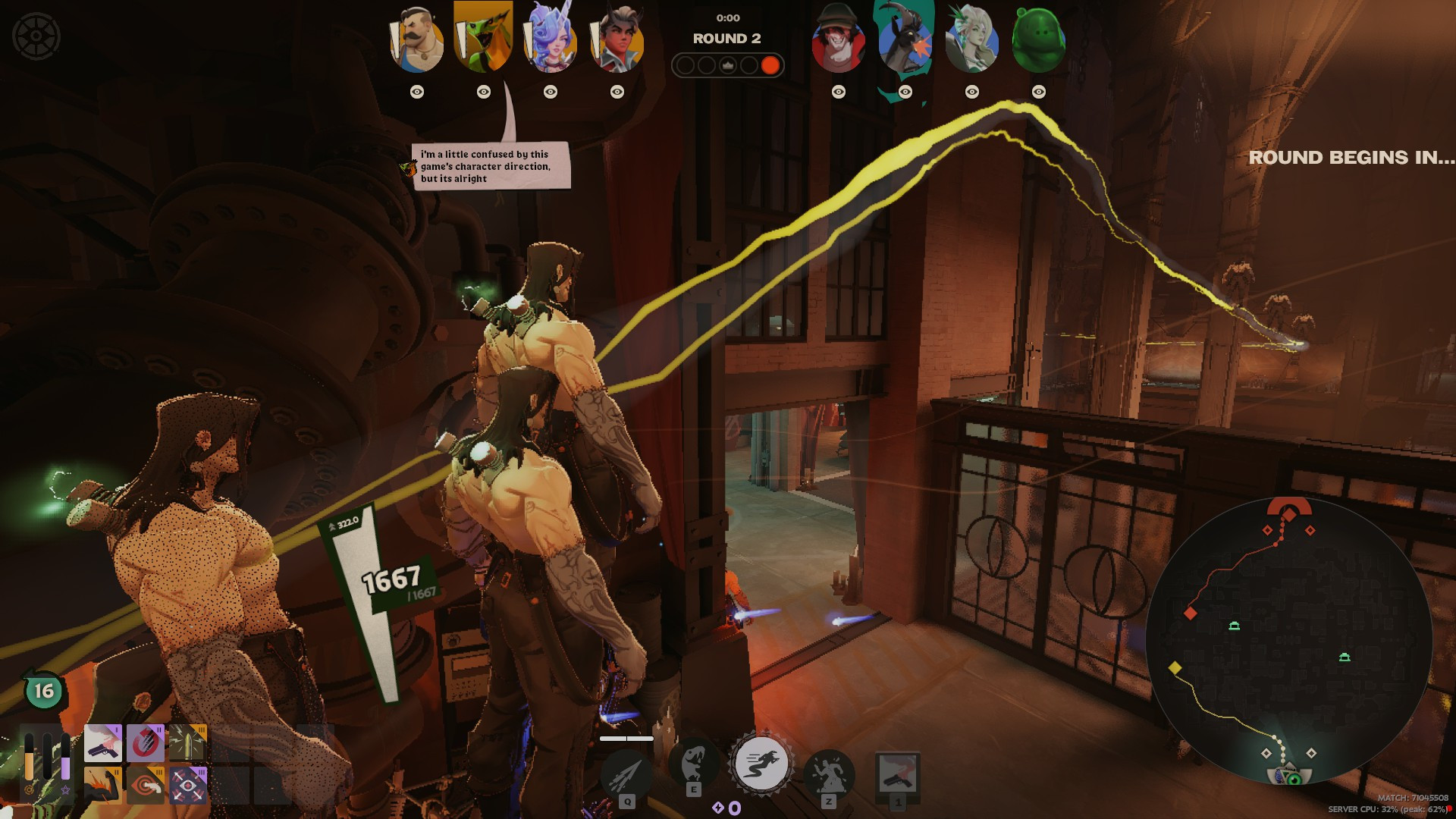Select the smoking pistol item slot
Image resolution: width=1456 pixels, height=819 pixels.
point(102,743)
